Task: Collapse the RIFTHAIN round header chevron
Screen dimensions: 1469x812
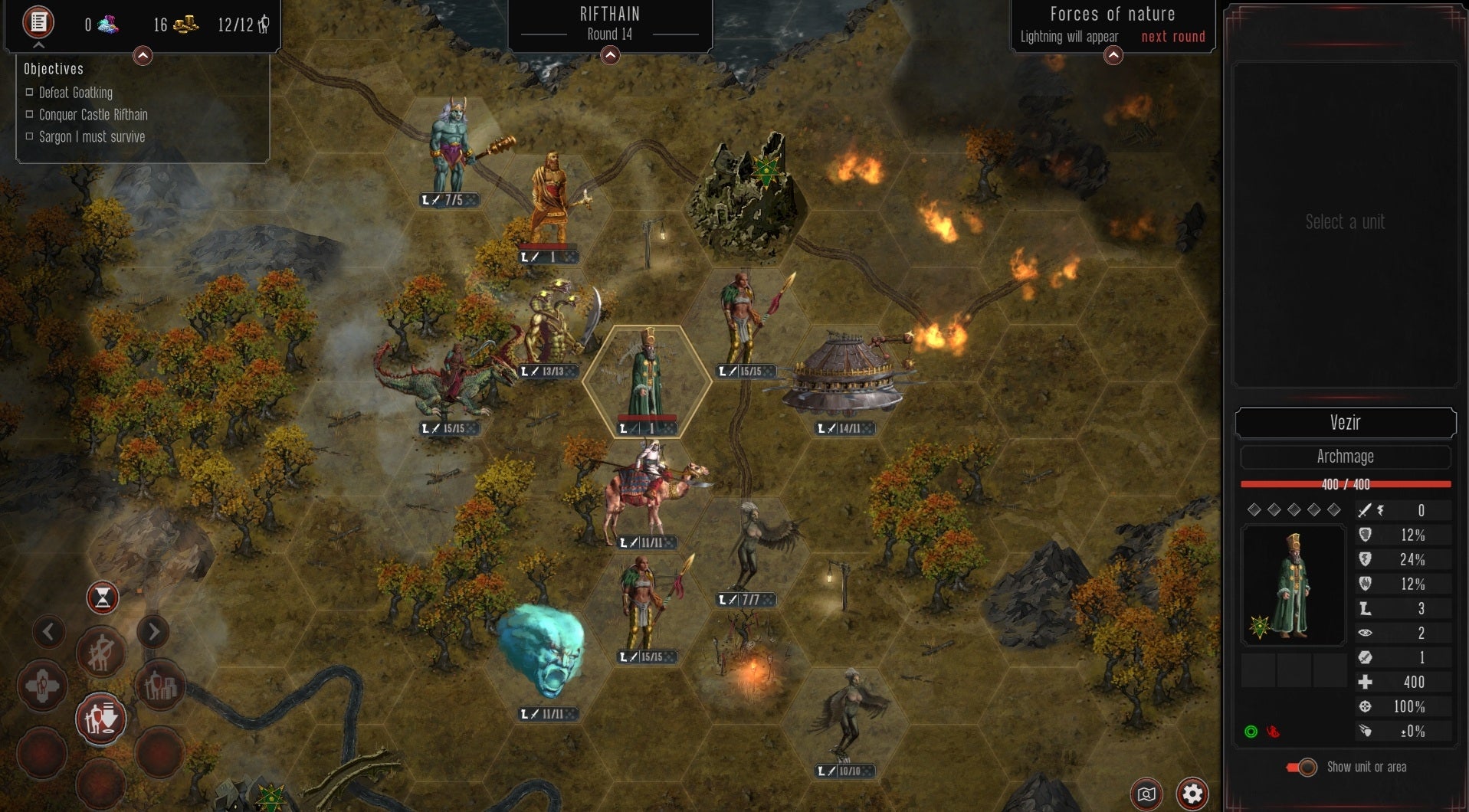Action: pyautogui.click(x=609, y=55)
